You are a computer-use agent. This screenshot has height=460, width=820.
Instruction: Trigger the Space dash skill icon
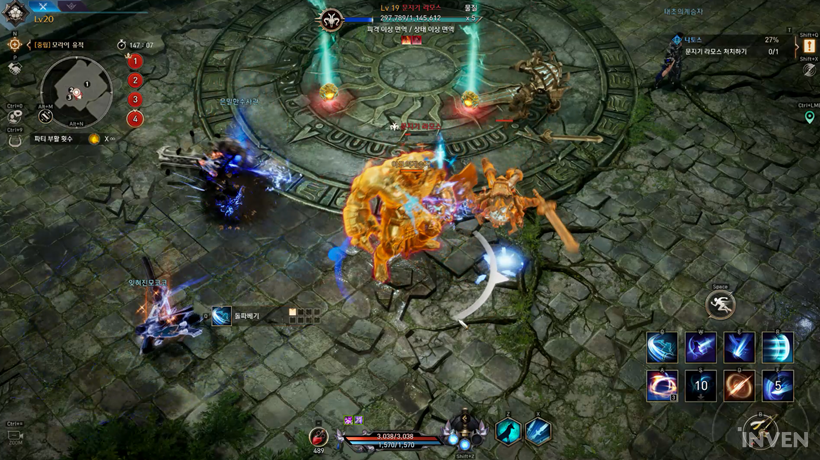coord(720,305)
